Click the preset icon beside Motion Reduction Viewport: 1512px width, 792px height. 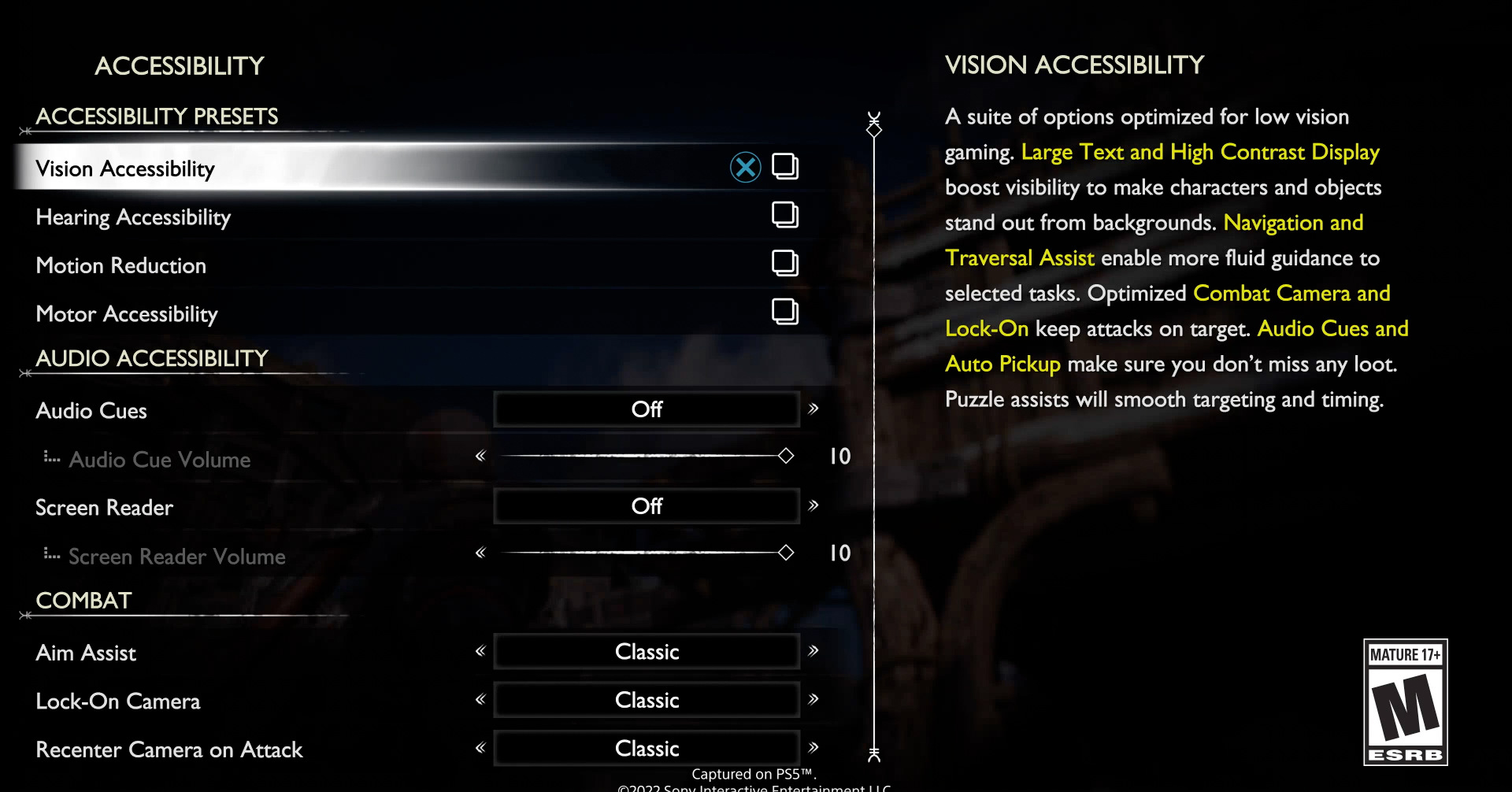(785, 264)
